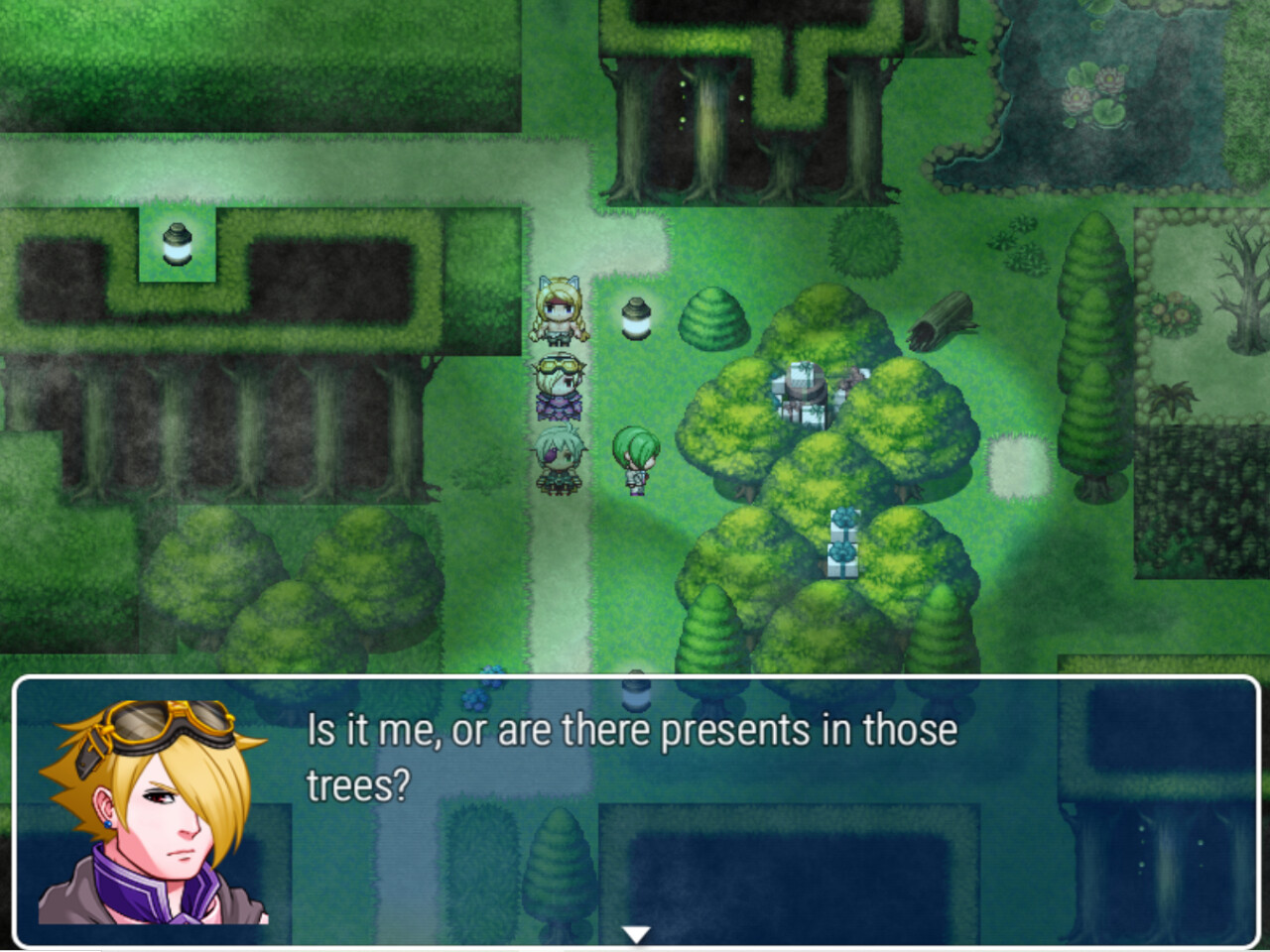Click the dialogue advance arrow
Screen dimensions: 1270x952
coord(635,930)
